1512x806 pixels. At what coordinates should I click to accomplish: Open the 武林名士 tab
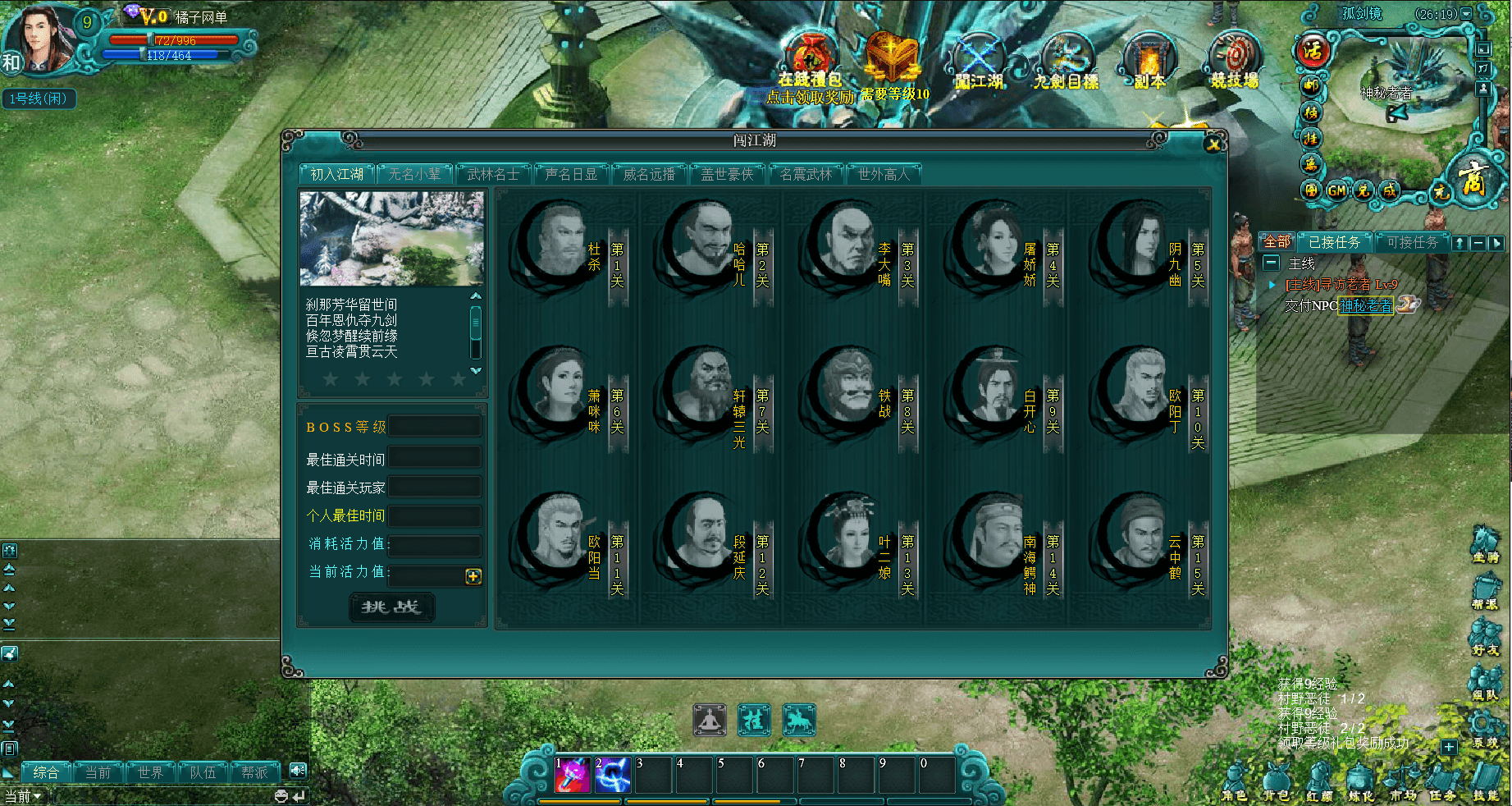492,174
